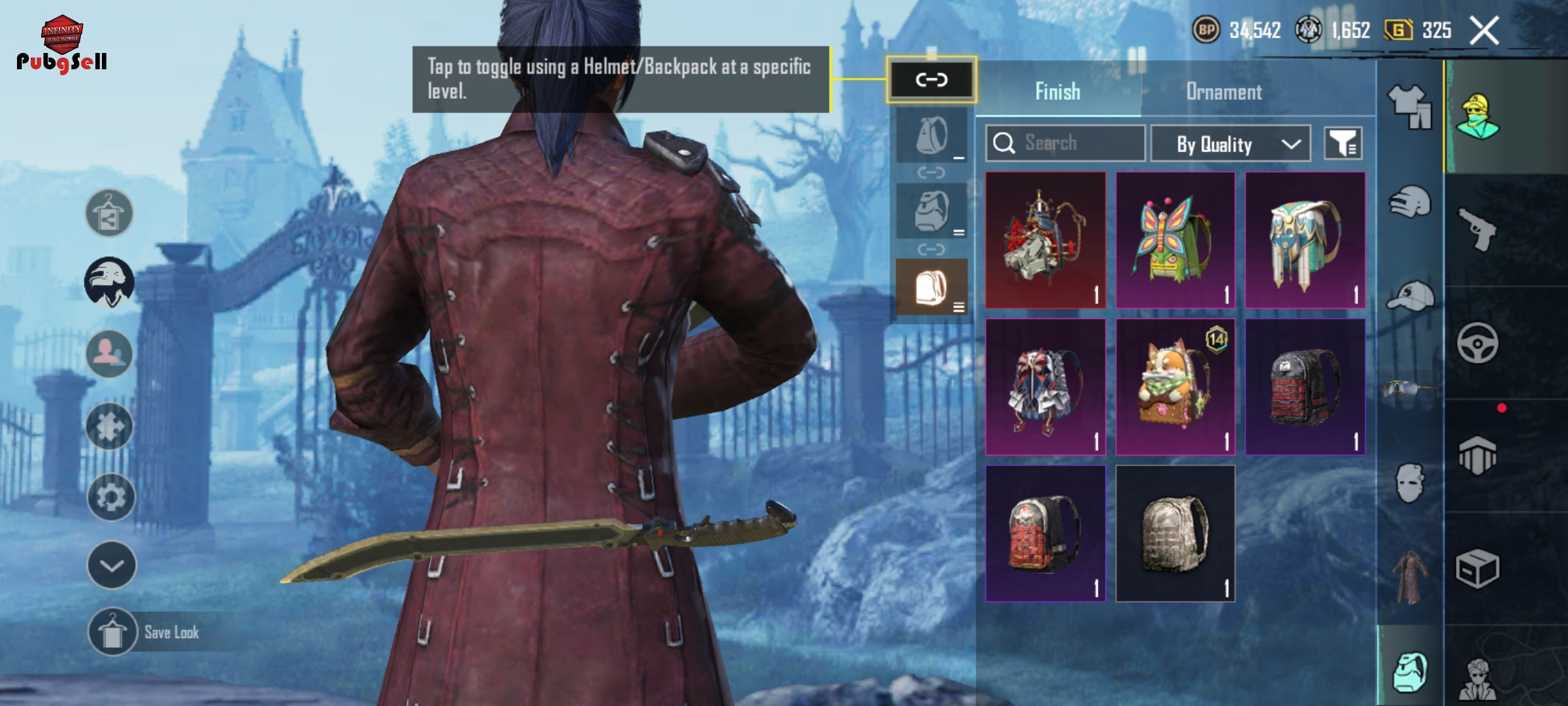The width and height of the screenshot is (1568, 706).
Task: Select the Finish tab
Action: click(1057, 92)
